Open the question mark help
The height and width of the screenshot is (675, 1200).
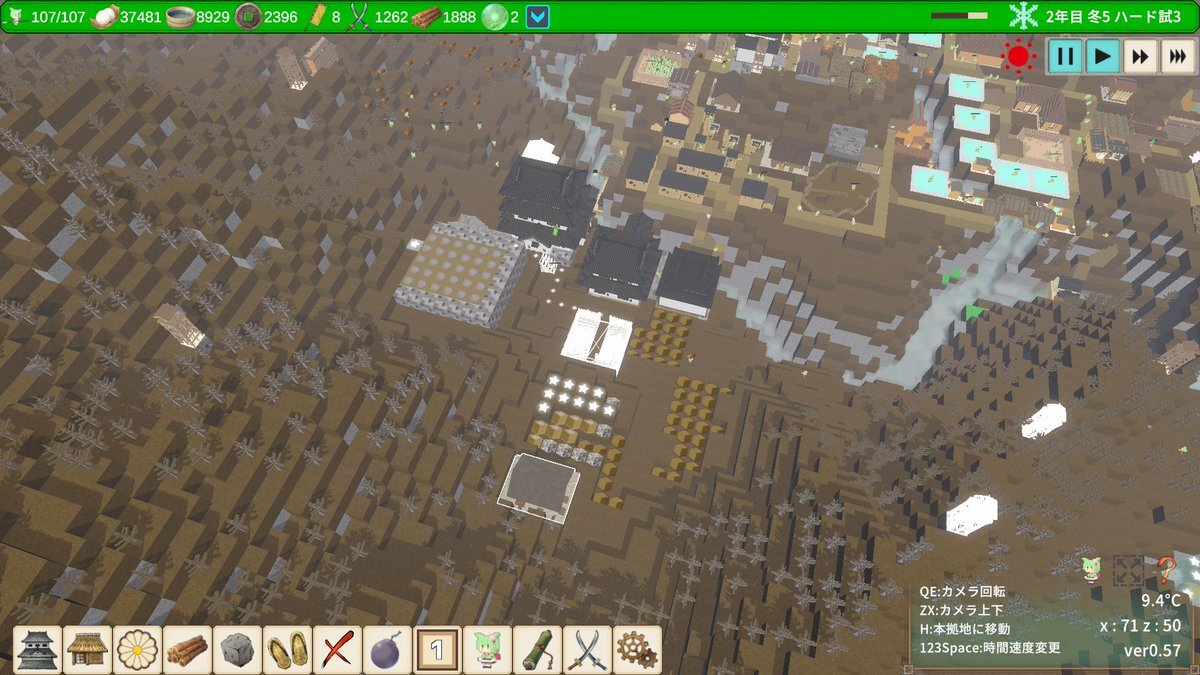(1166, 571)
